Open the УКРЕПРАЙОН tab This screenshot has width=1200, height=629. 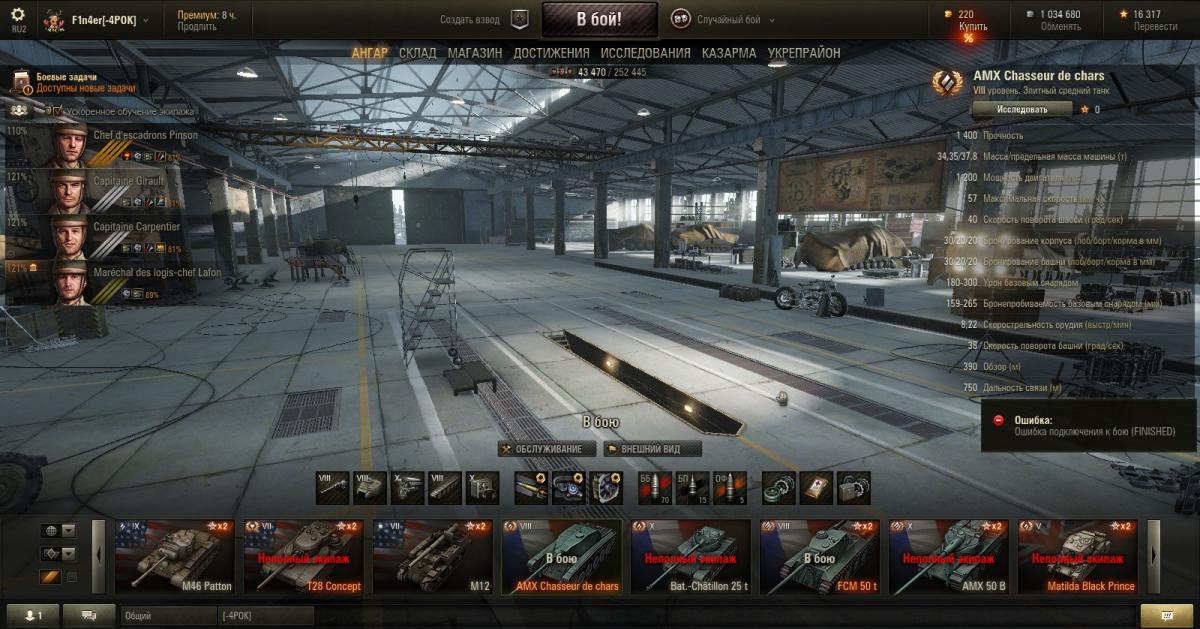[x=804, y=53]
